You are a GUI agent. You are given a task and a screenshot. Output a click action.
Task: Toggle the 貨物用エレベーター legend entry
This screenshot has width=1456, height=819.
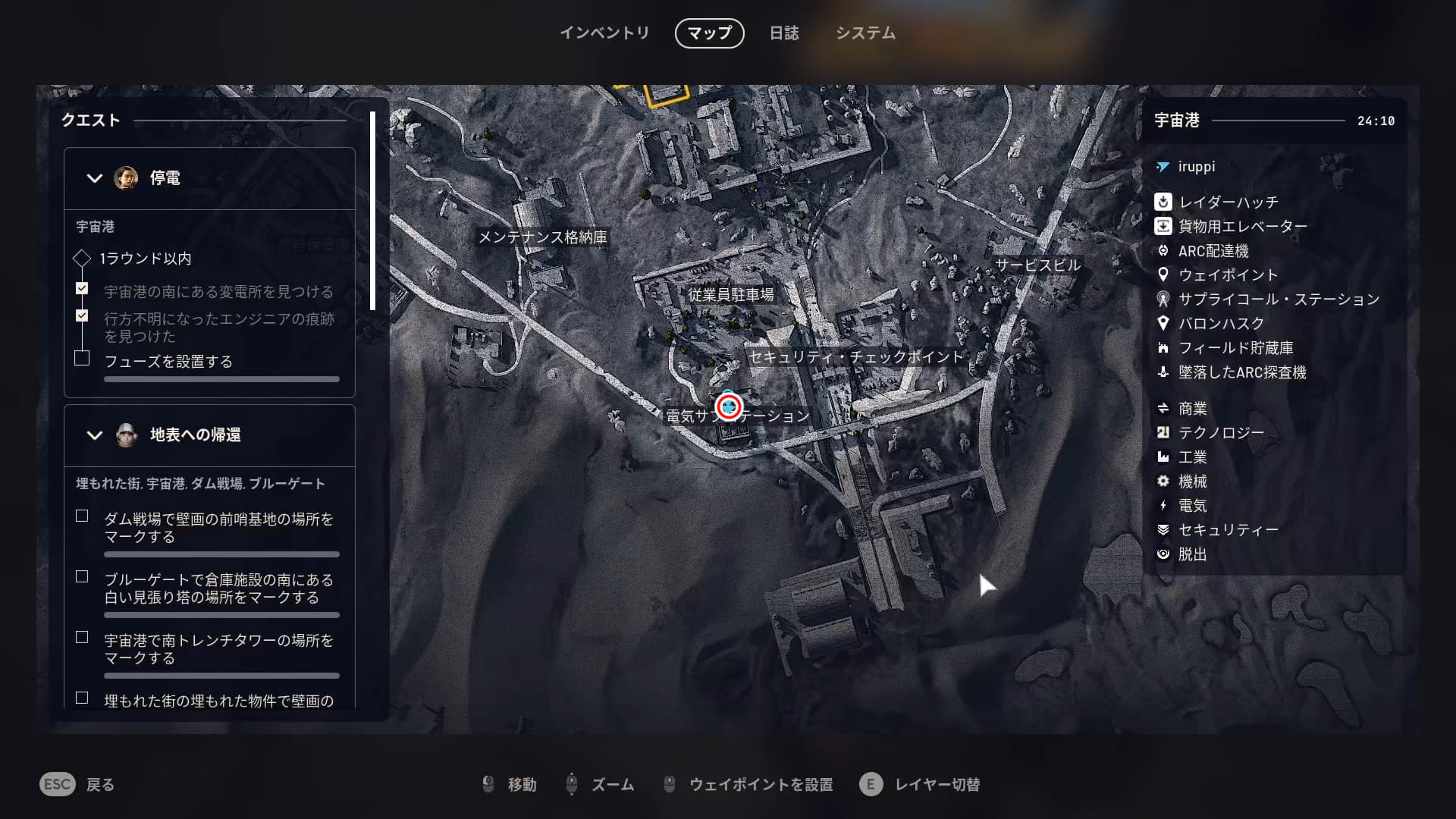coord(1242,227)
